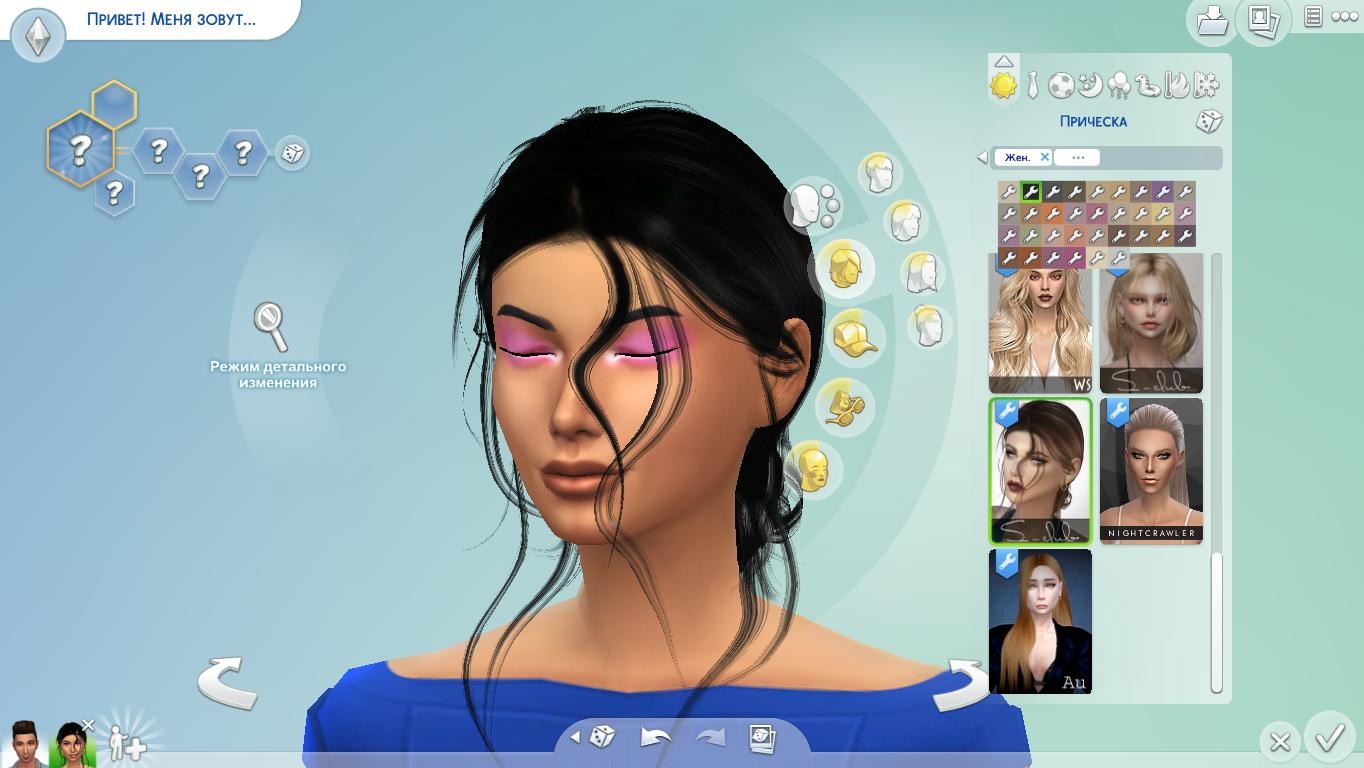The height and width of the screenshot is (768, 1364).
Task: Pick the long straight ginger Au hairstyle
Action: point(1040,621)
